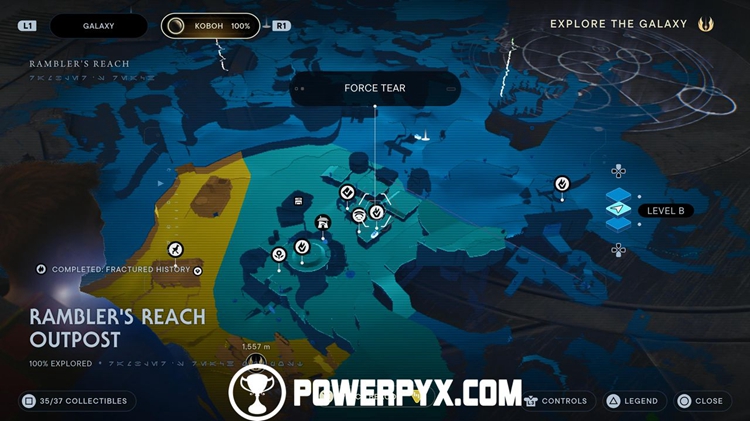Close the holomap screen
This screenshot has height=421, width=750.
[x=699, y=401]
